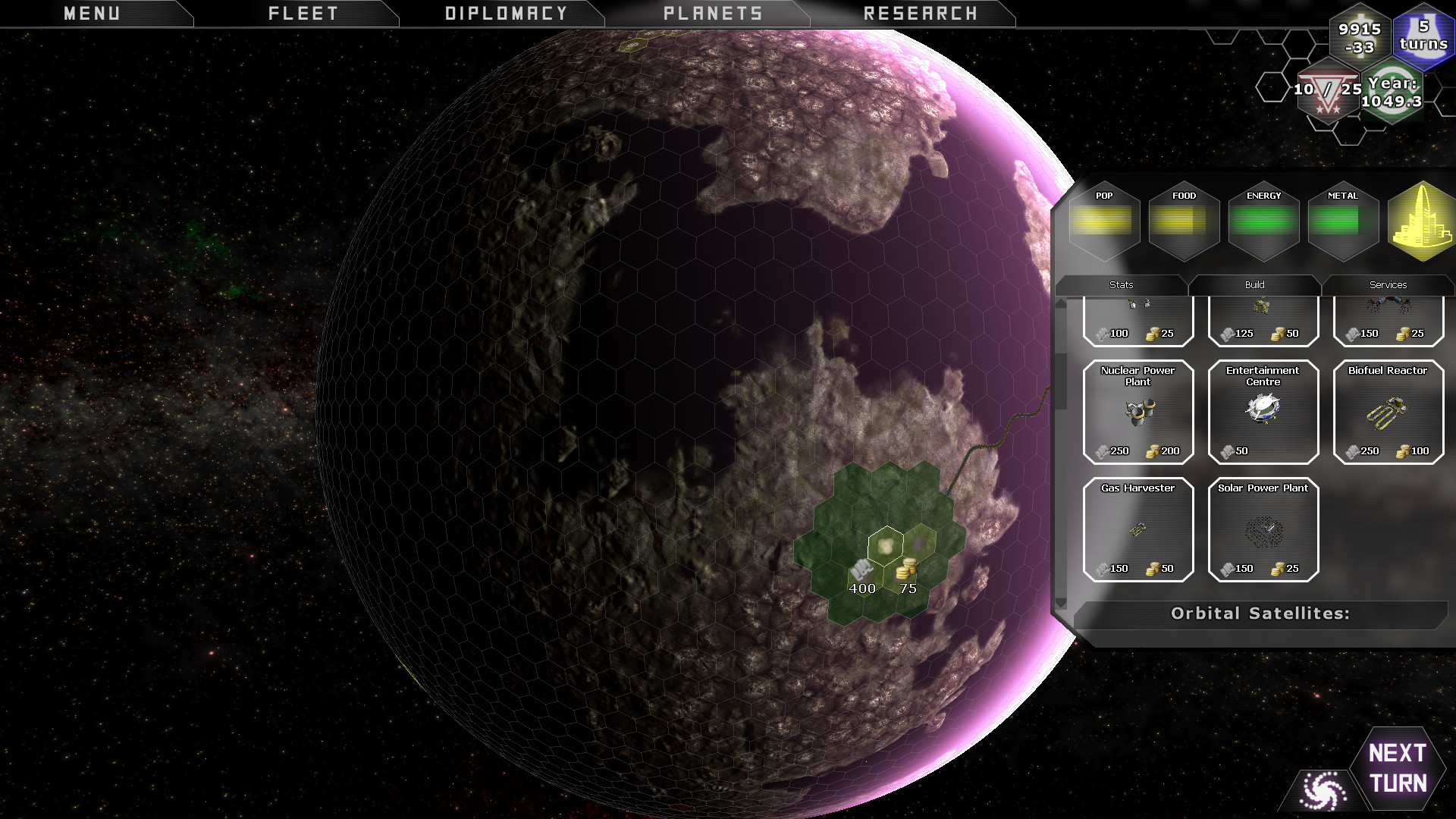Screen dimensions: 1456x819
Task: Select the Biofuel Reactor build icon
Action: [x=1388, y=412]
